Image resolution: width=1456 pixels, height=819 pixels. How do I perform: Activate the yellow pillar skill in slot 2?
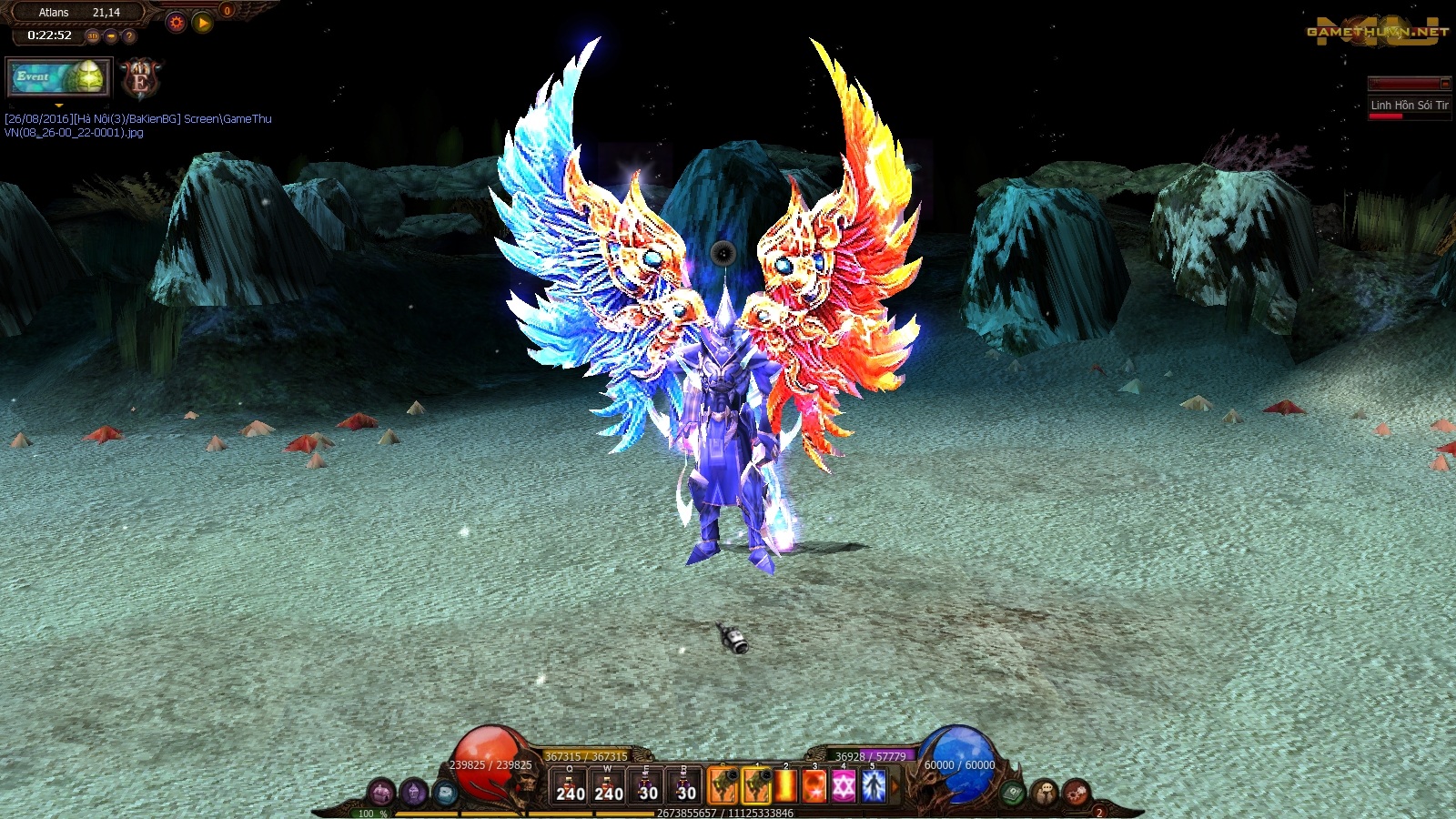[786, 786]
